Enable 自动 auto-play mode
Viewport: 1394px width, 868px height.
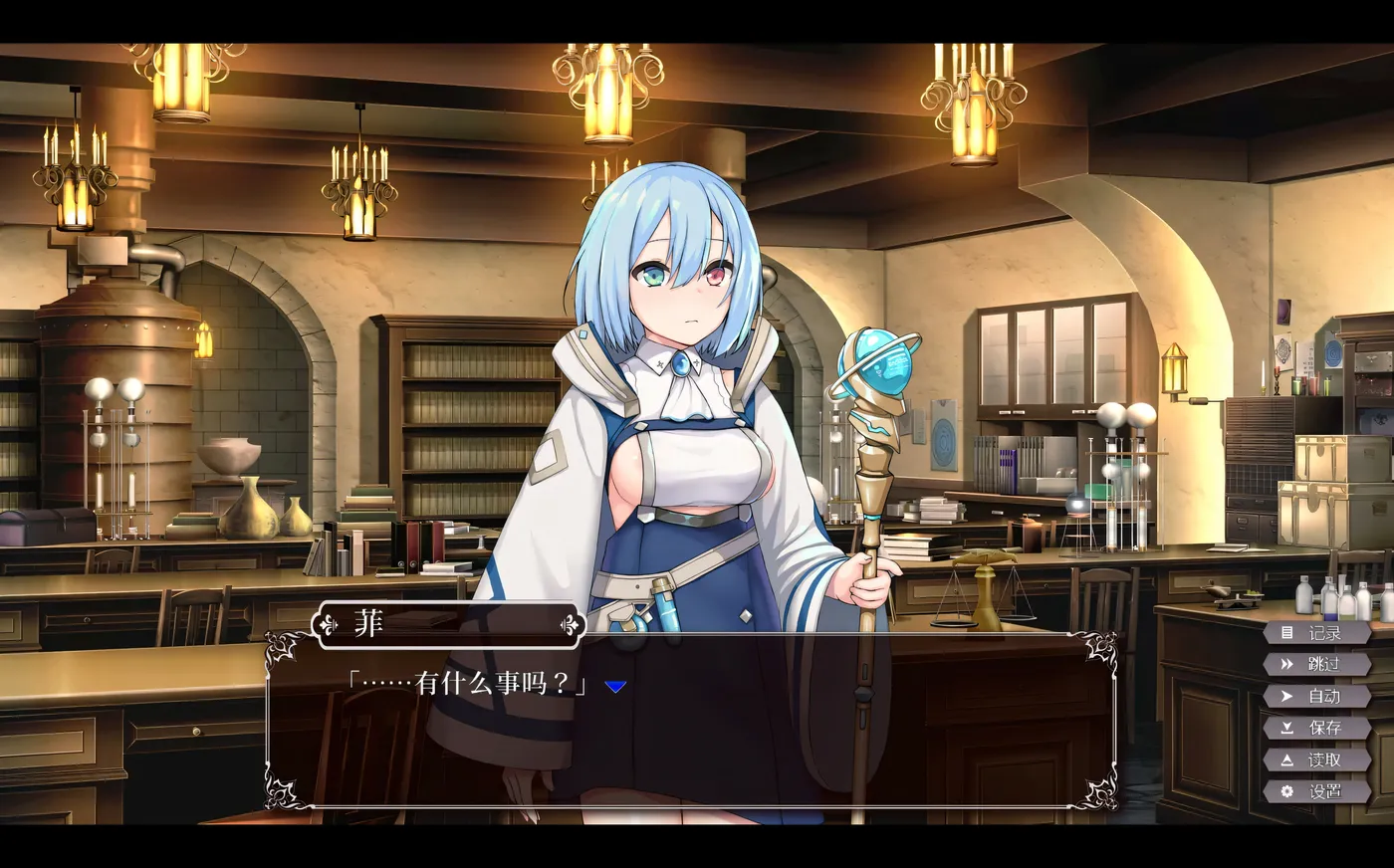point(1315,696)
